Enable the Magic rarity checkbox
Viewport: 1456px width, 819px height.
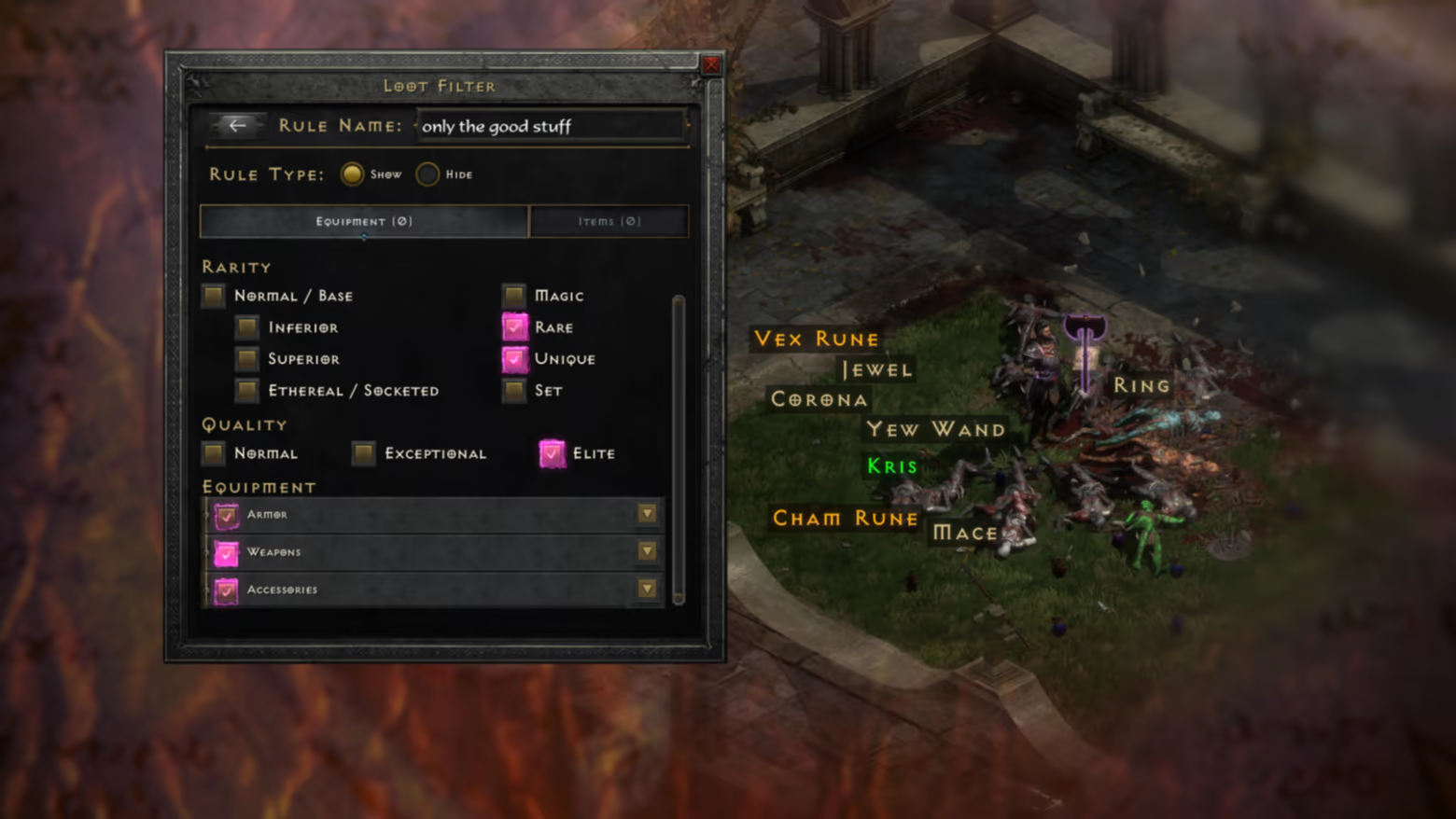coord(514,296)
